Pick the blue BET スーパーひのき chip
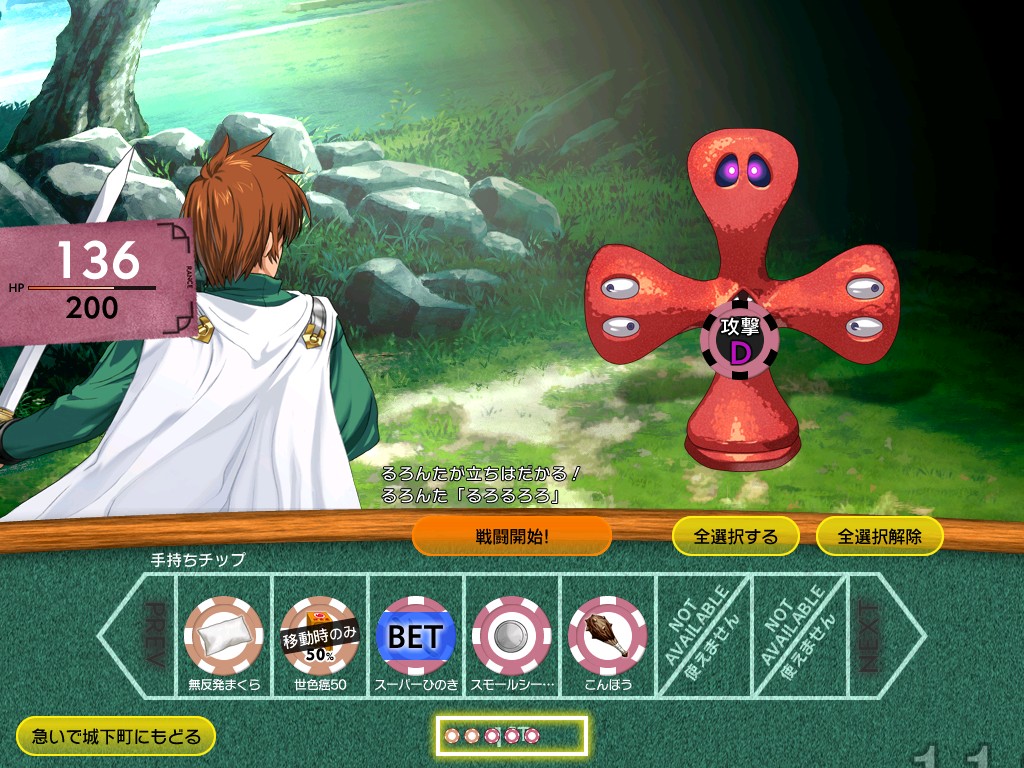1024x768 pixels. click(x=416, y=635)
